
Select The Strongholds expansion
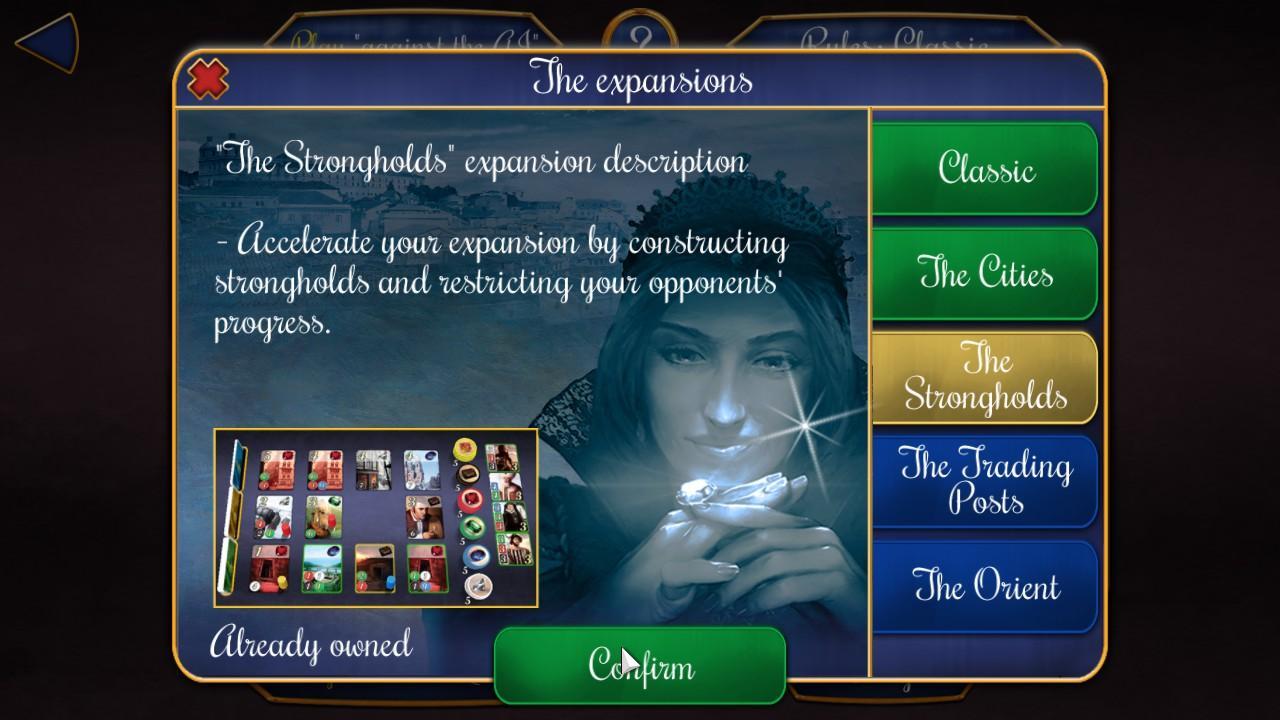986,377
